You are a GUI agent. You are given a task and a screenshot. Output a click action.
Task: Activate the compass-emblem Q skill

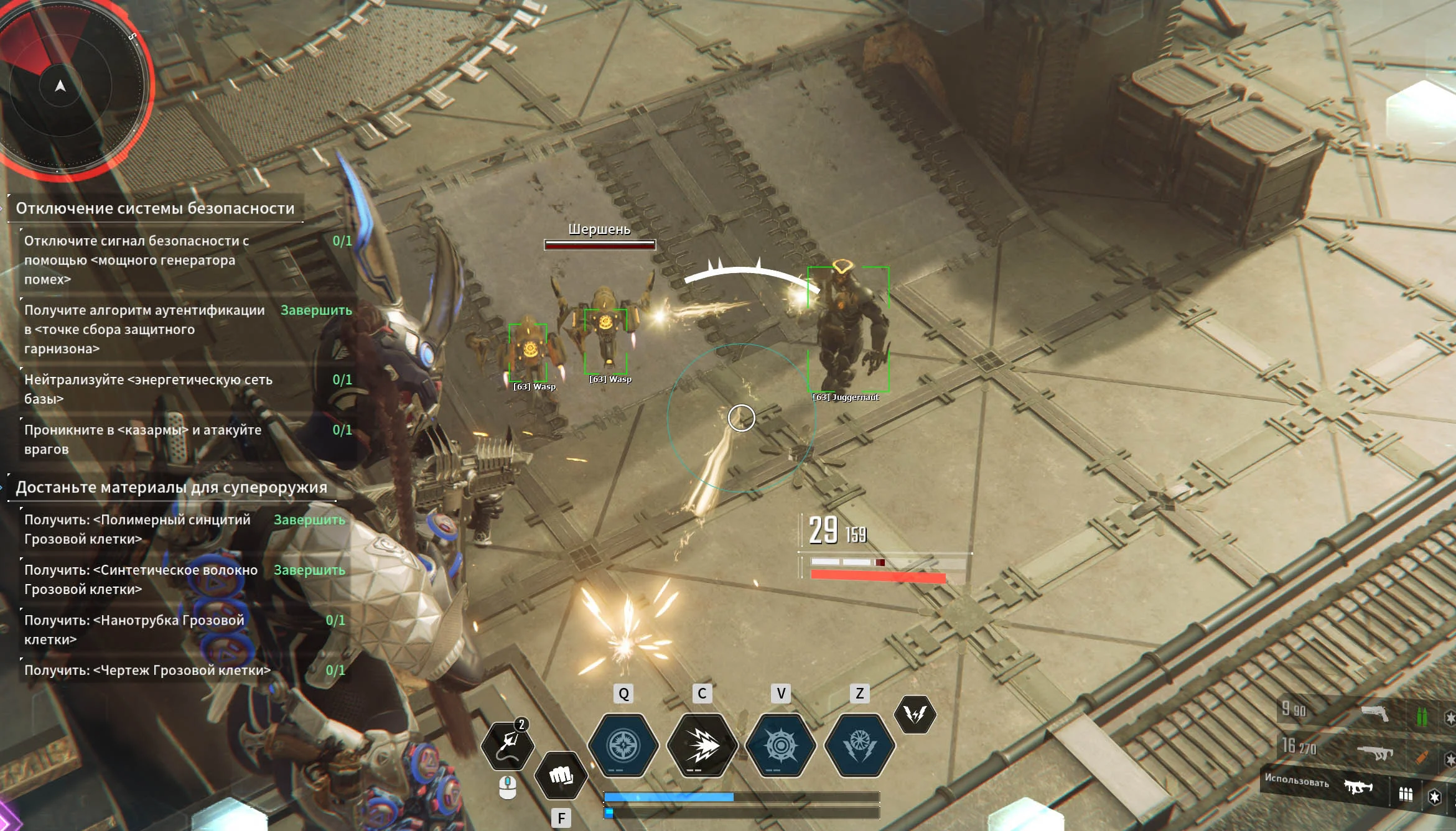pos(623,745)
